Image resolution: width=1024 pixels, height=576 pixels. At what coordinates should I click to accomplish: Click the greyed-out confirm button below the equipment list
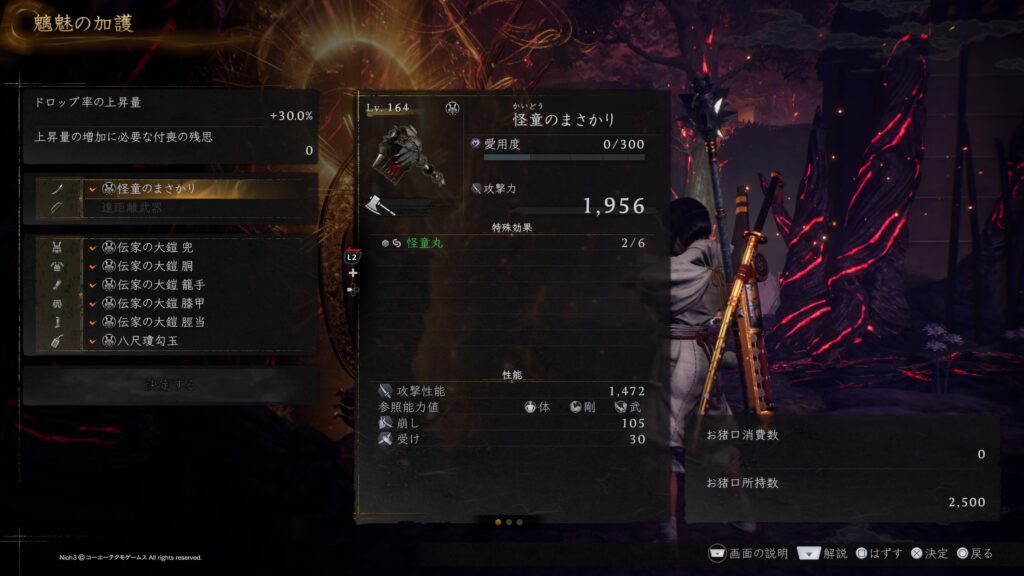tap(170, 385)
